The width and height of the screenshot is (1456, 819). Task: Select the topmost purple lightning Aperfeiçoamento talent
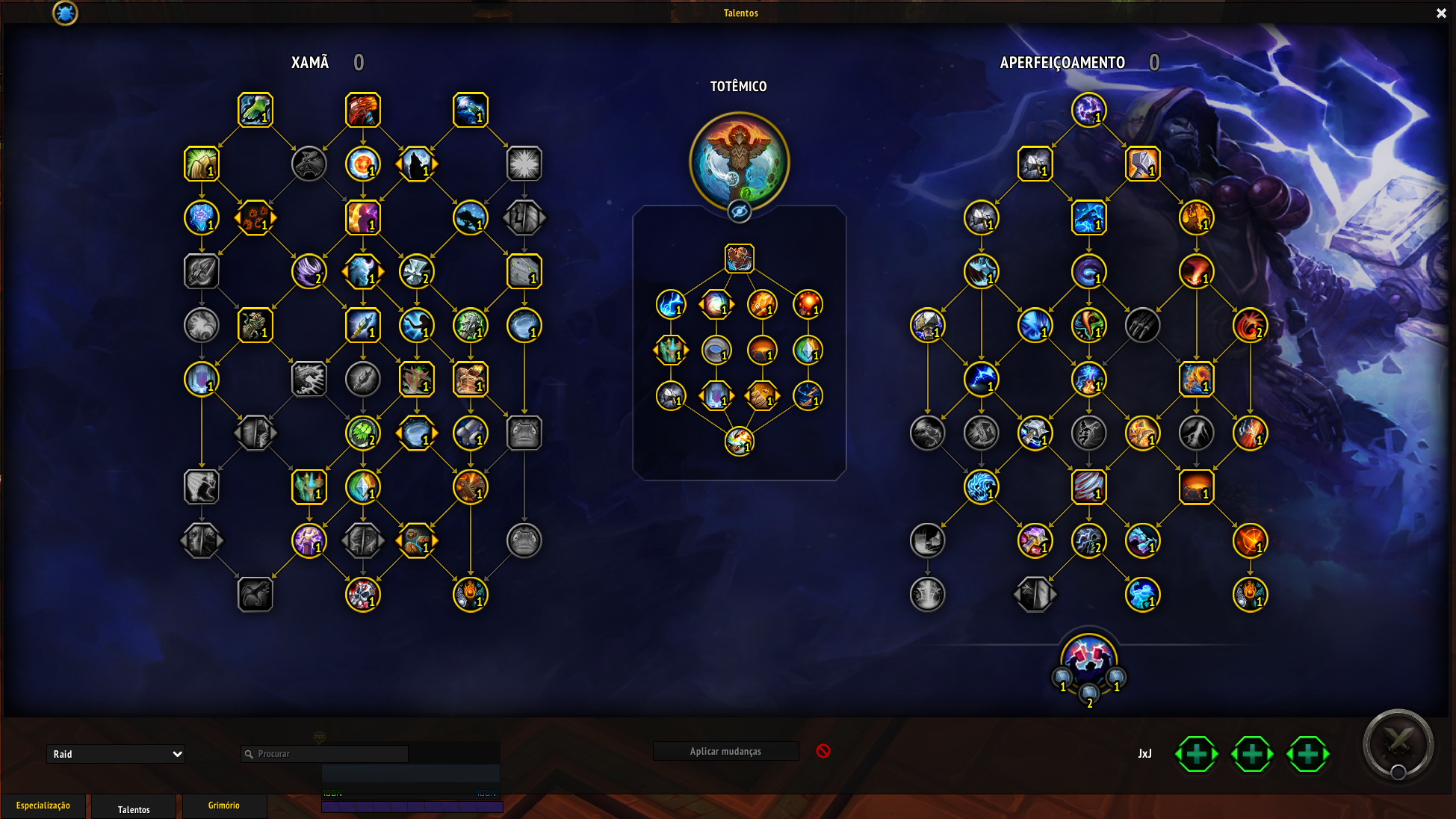click(x=1088, y=110)
